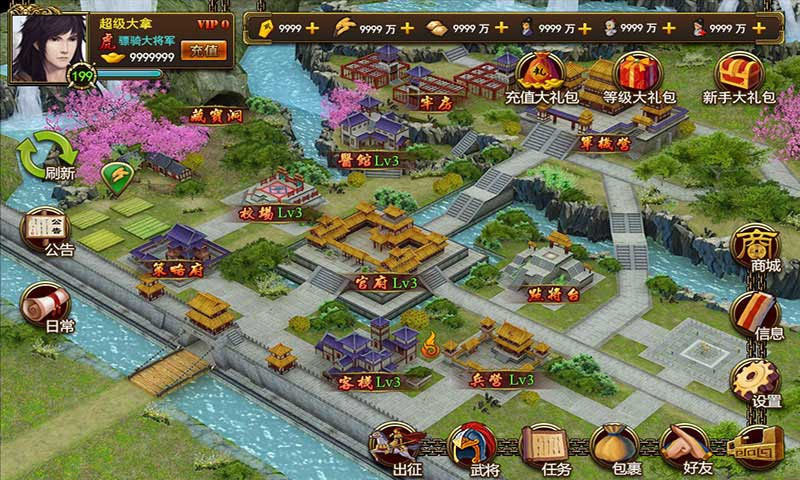Open the 武将 generals menu

pyautogui.click(x=469, y=448)
